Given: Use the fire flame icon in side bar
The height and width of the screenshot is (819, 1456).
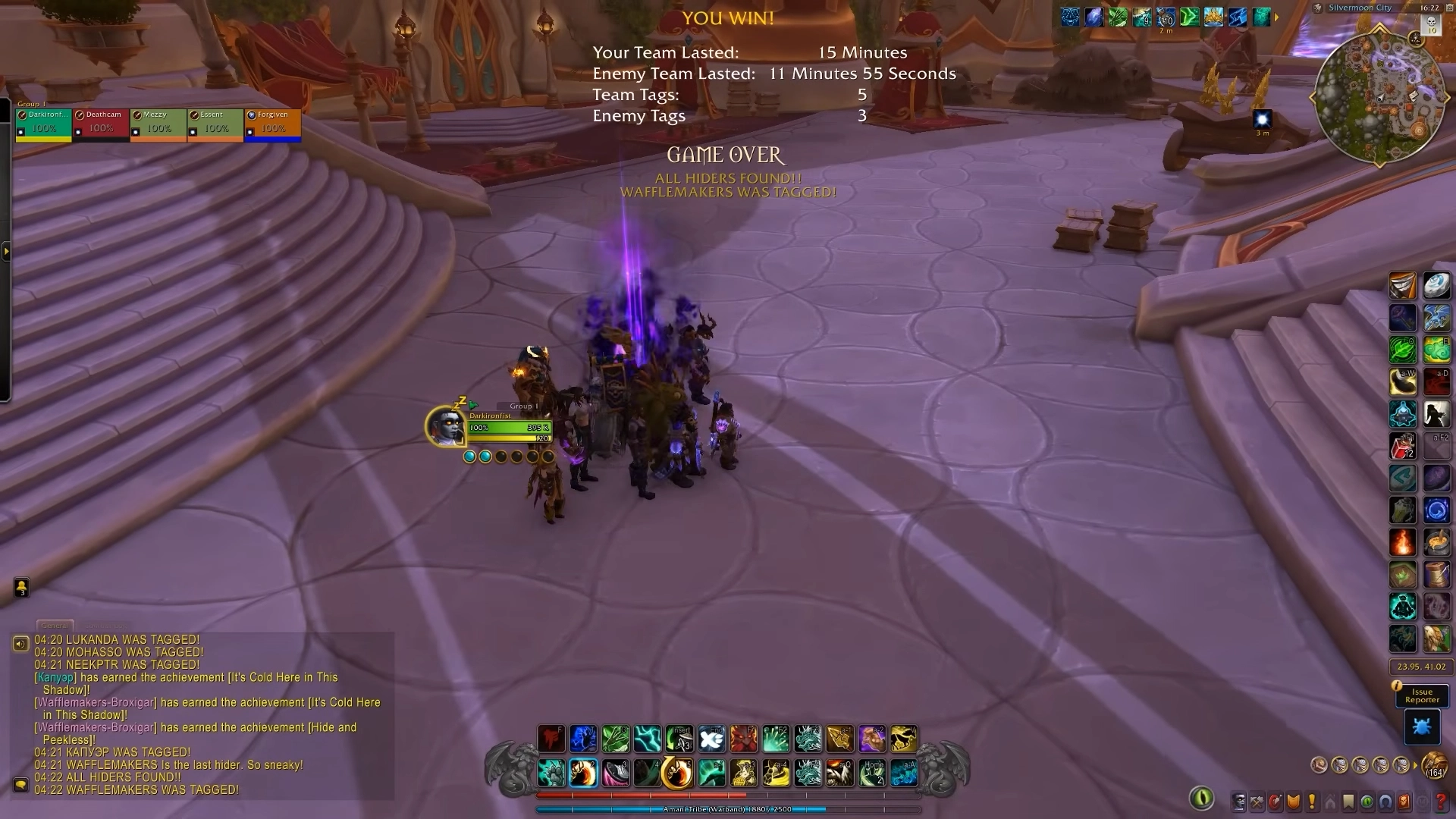Looking at the screenshot, I should pyautogui.click(x=1402, y=542).
